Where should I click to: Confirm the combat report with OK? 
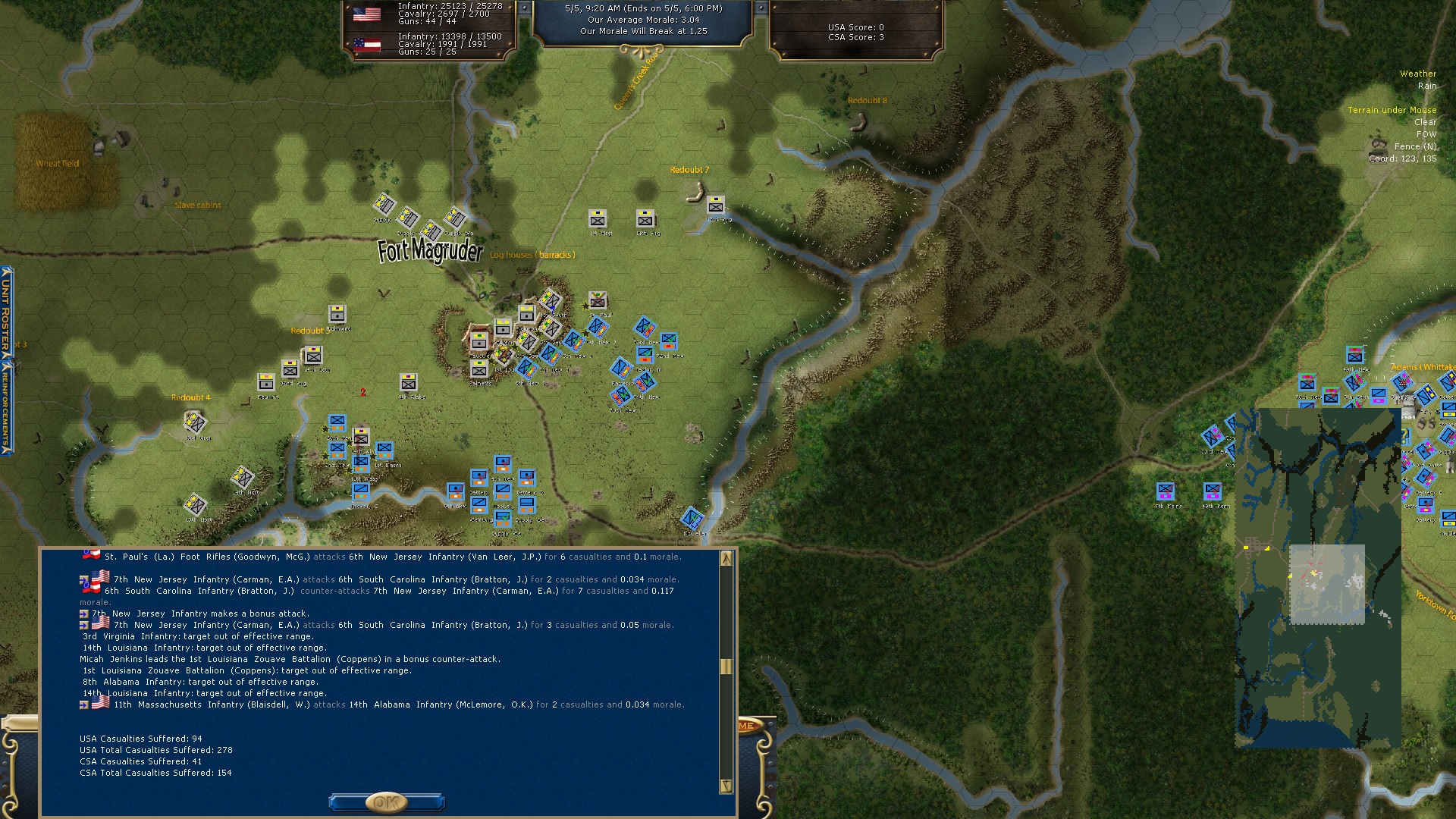tap(386, 802)
